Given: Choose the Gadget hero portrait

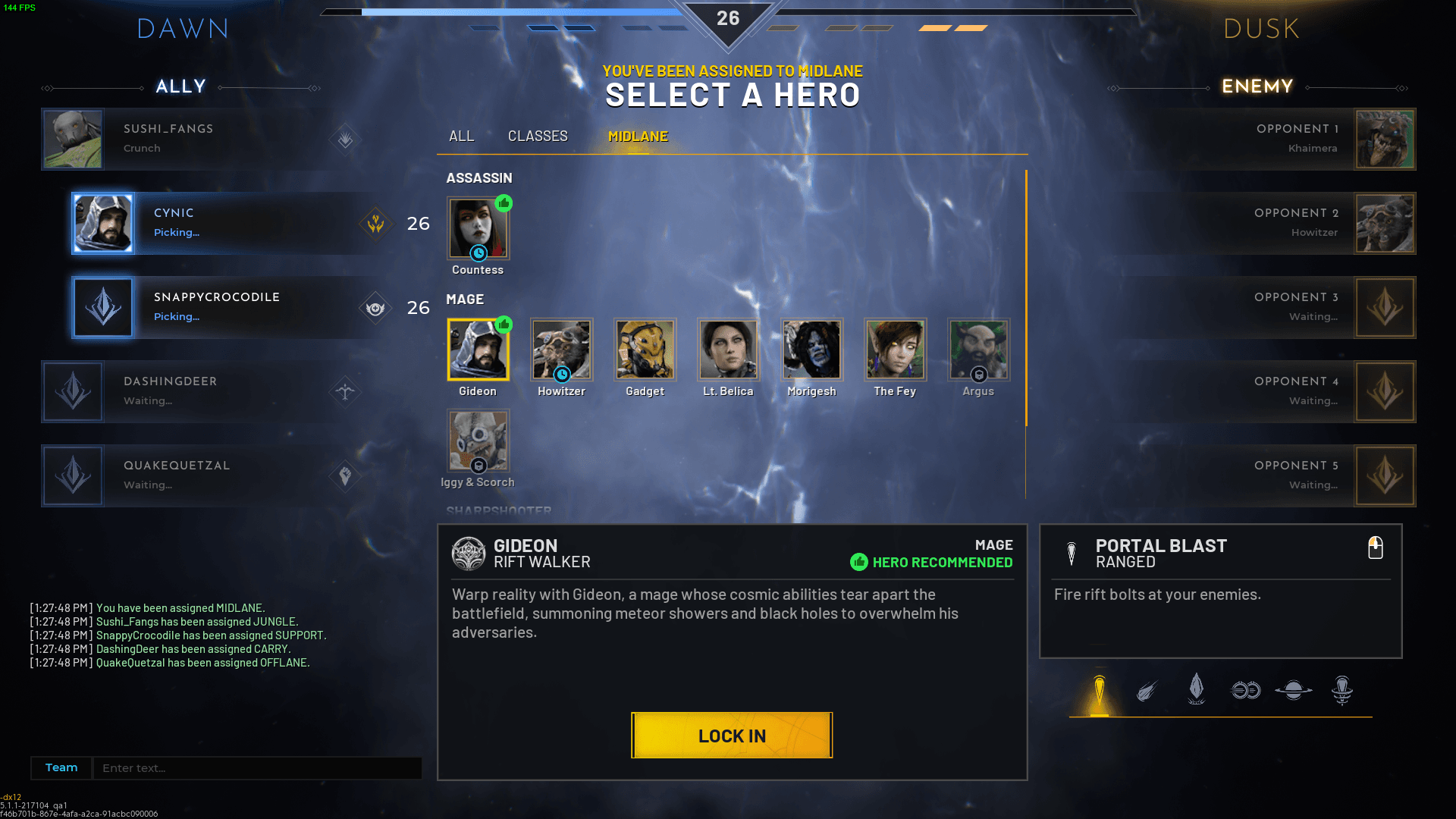Looking at the screenshot, I should 645,350.
